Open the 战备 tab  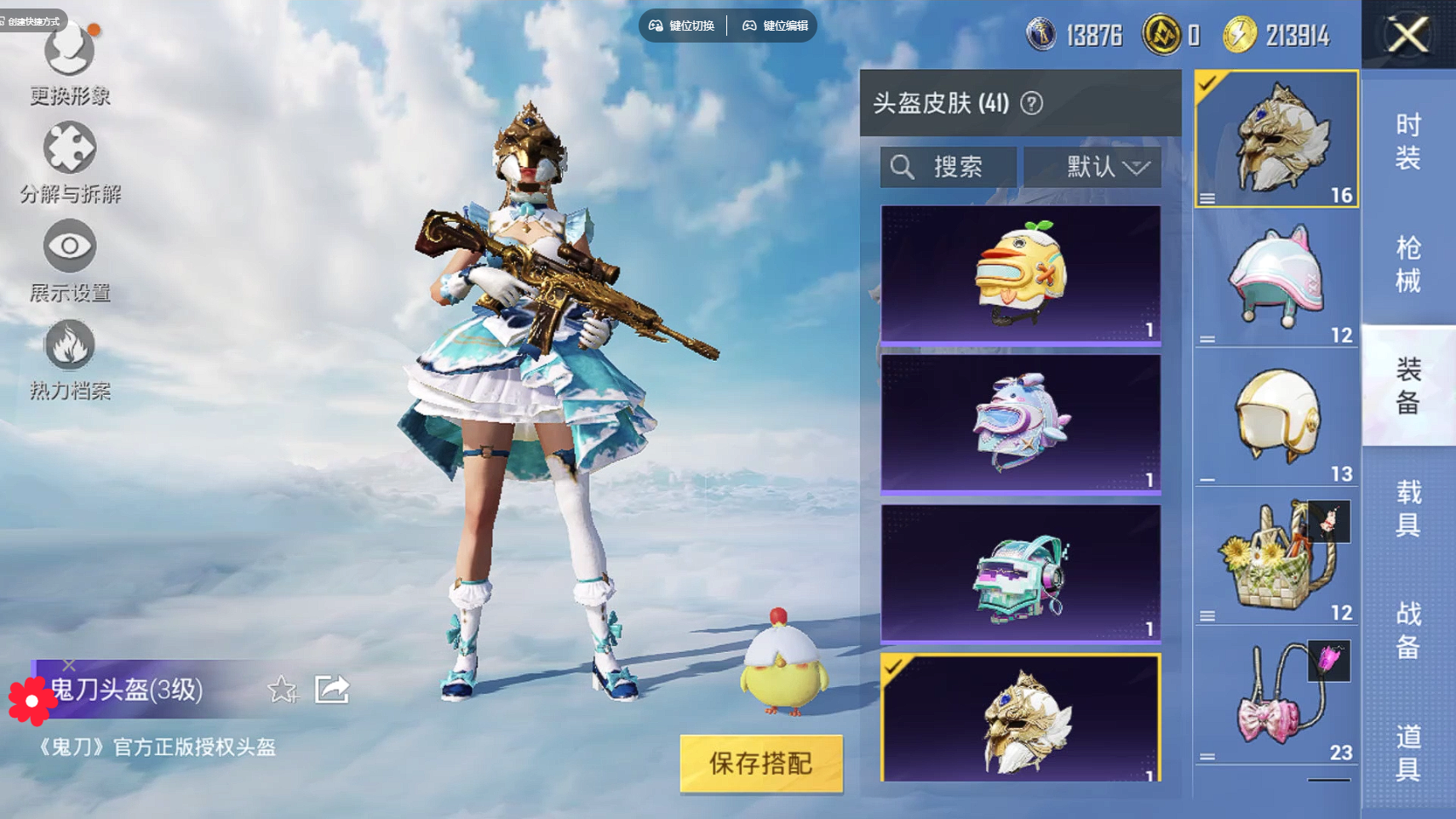click(x=1408, y=630)
